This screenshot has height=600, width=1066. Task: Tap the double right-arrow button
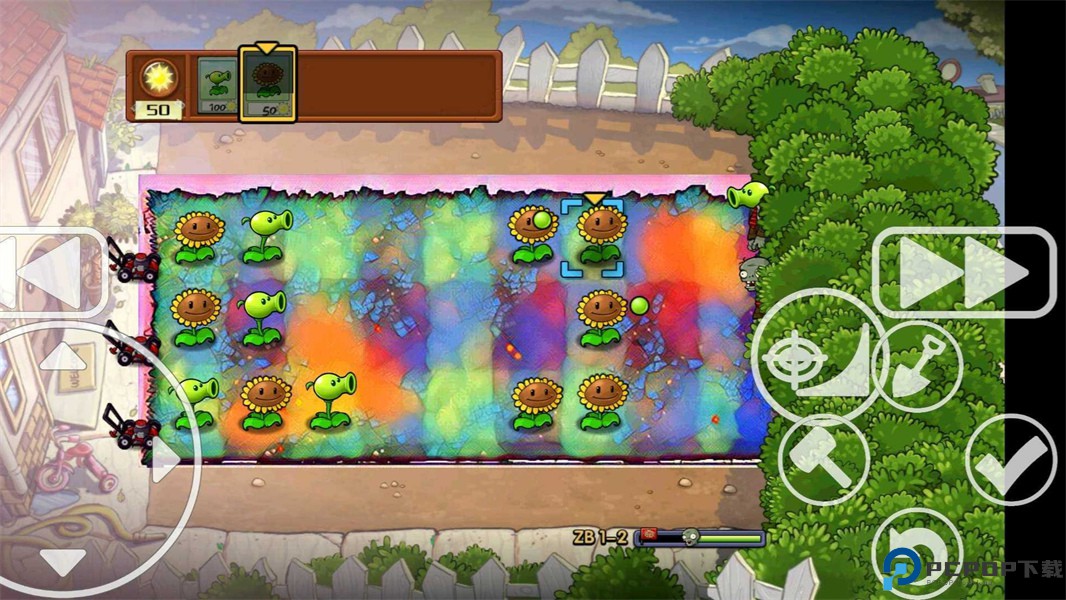964,272
